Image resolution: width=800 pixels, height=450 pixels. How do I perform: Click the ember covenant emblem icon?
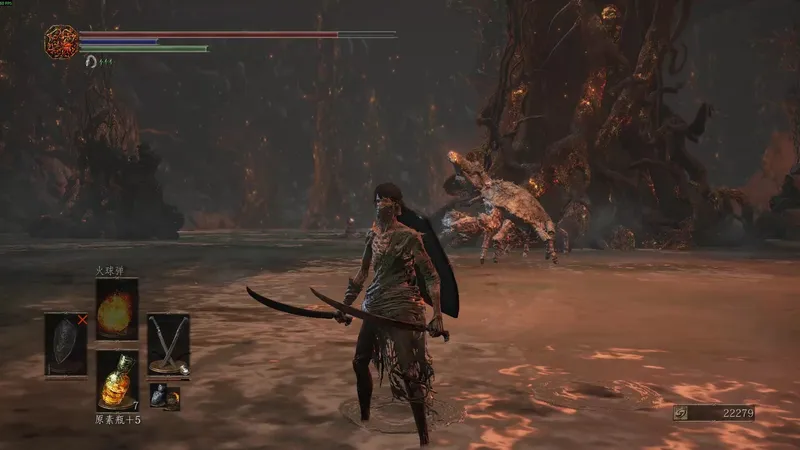tap(62, 41)
